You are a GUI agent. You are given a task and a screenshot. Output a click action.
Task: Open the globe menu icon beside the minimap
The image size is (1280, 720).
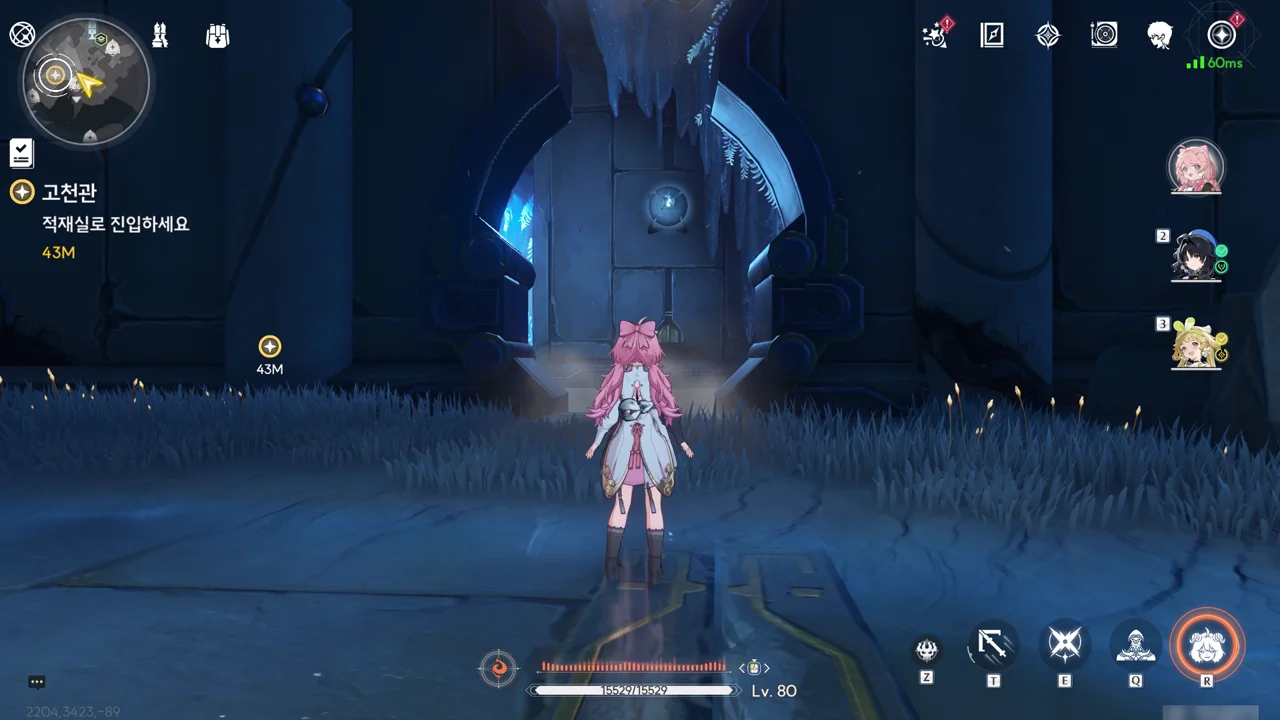(x=22, y=35)
